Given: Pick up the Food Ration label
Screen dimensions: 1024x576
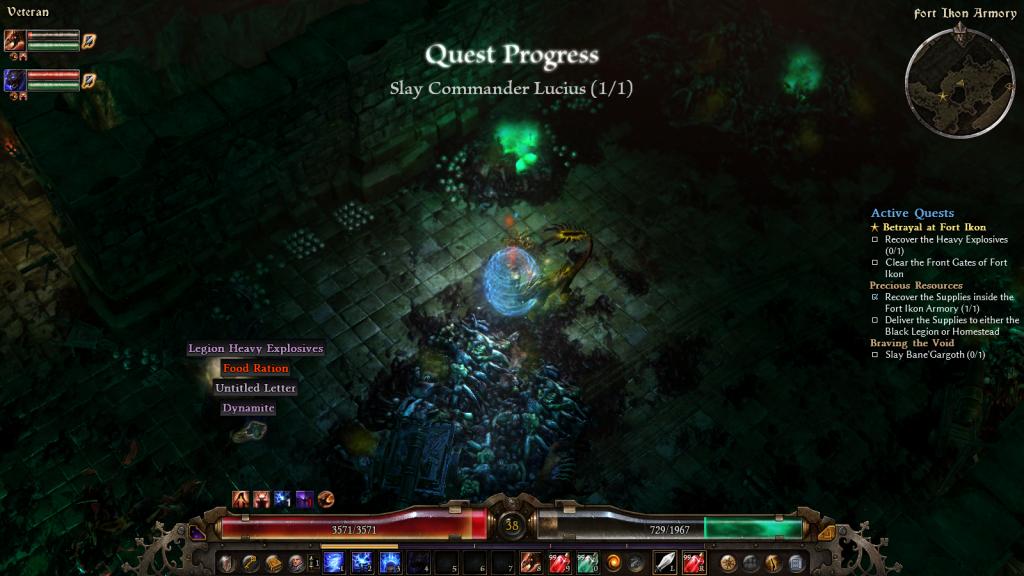Looking at the screenshot, I should tap(256, 369).
